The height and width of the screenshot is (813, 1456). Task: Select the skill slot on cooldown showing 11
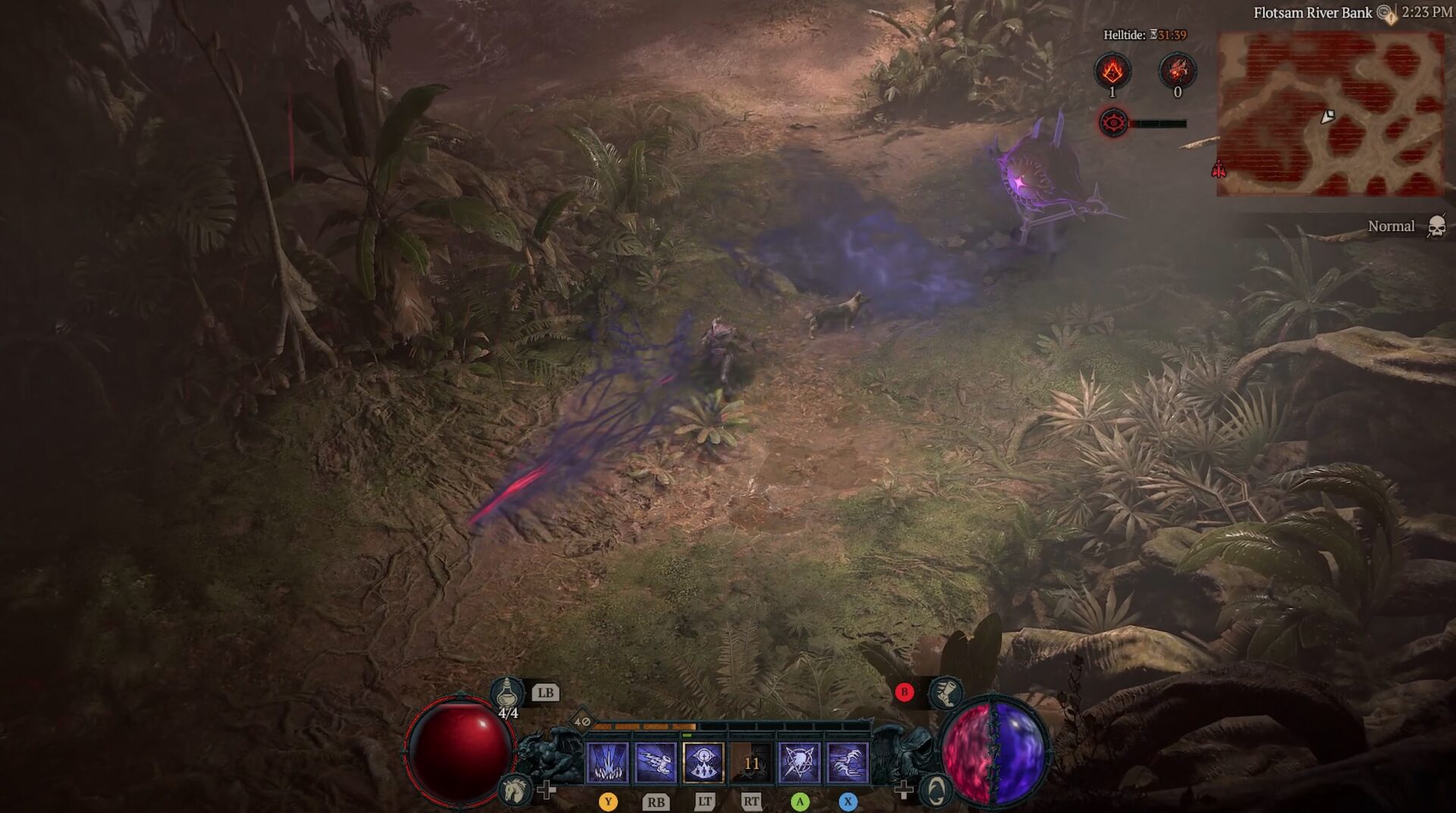751,762
